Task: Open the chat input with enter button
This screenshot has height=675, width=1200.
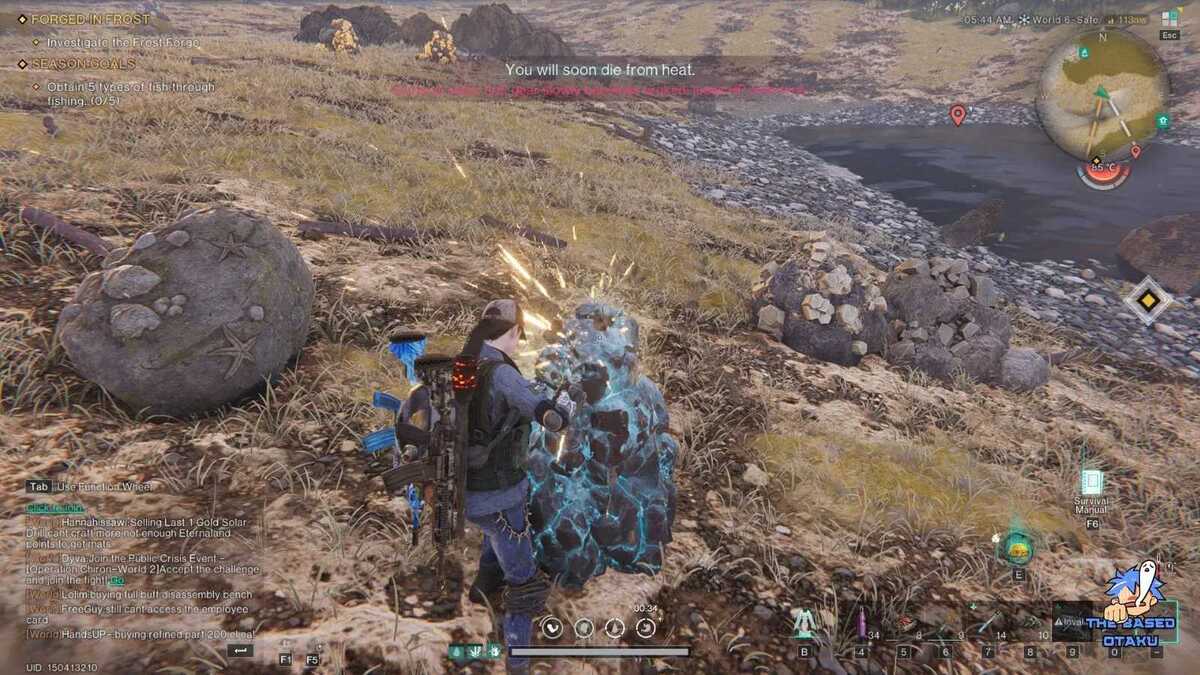Action: coord(239,650)
